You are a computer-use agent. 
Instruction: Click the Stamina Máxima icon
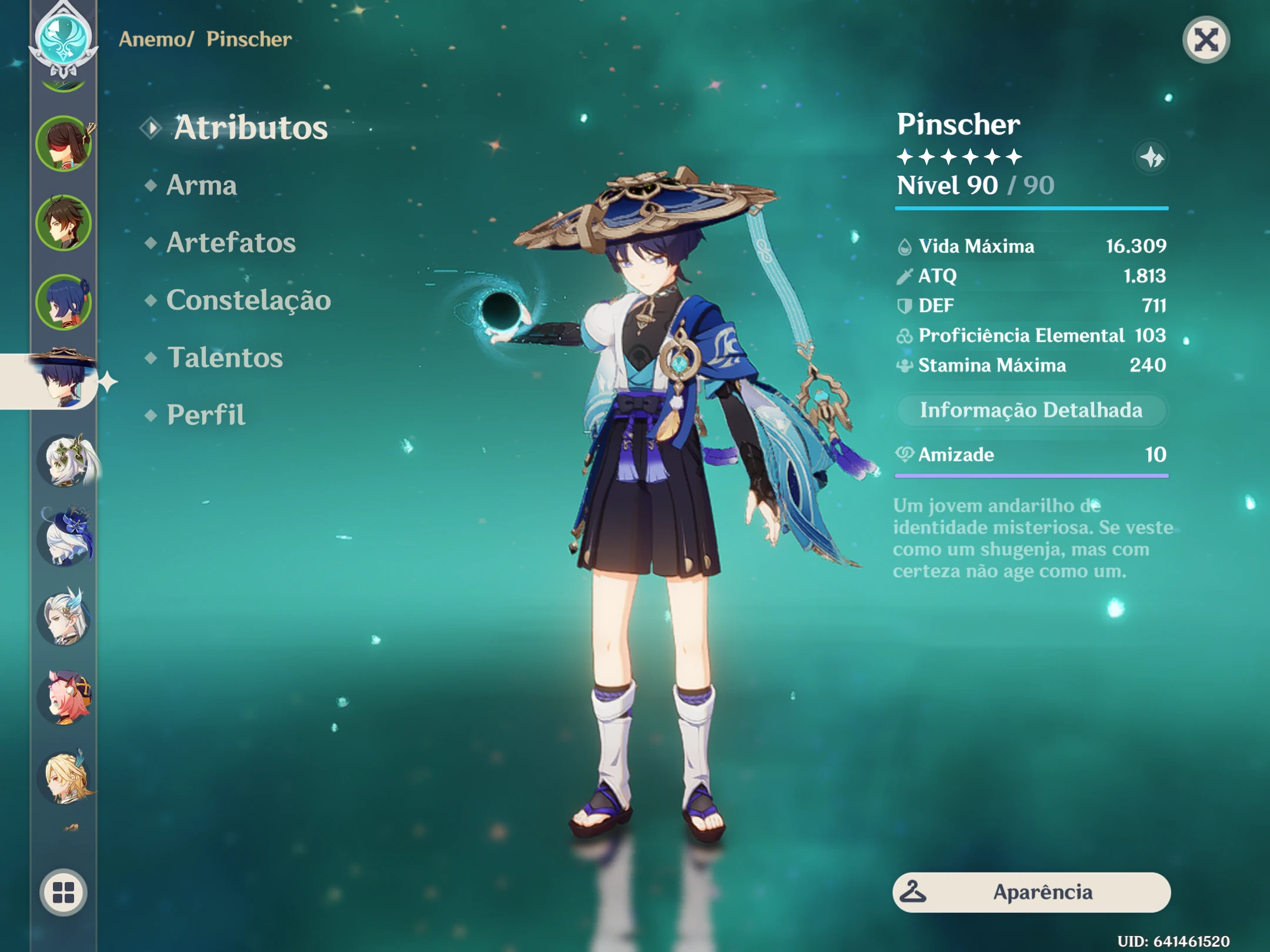(904, 366)
